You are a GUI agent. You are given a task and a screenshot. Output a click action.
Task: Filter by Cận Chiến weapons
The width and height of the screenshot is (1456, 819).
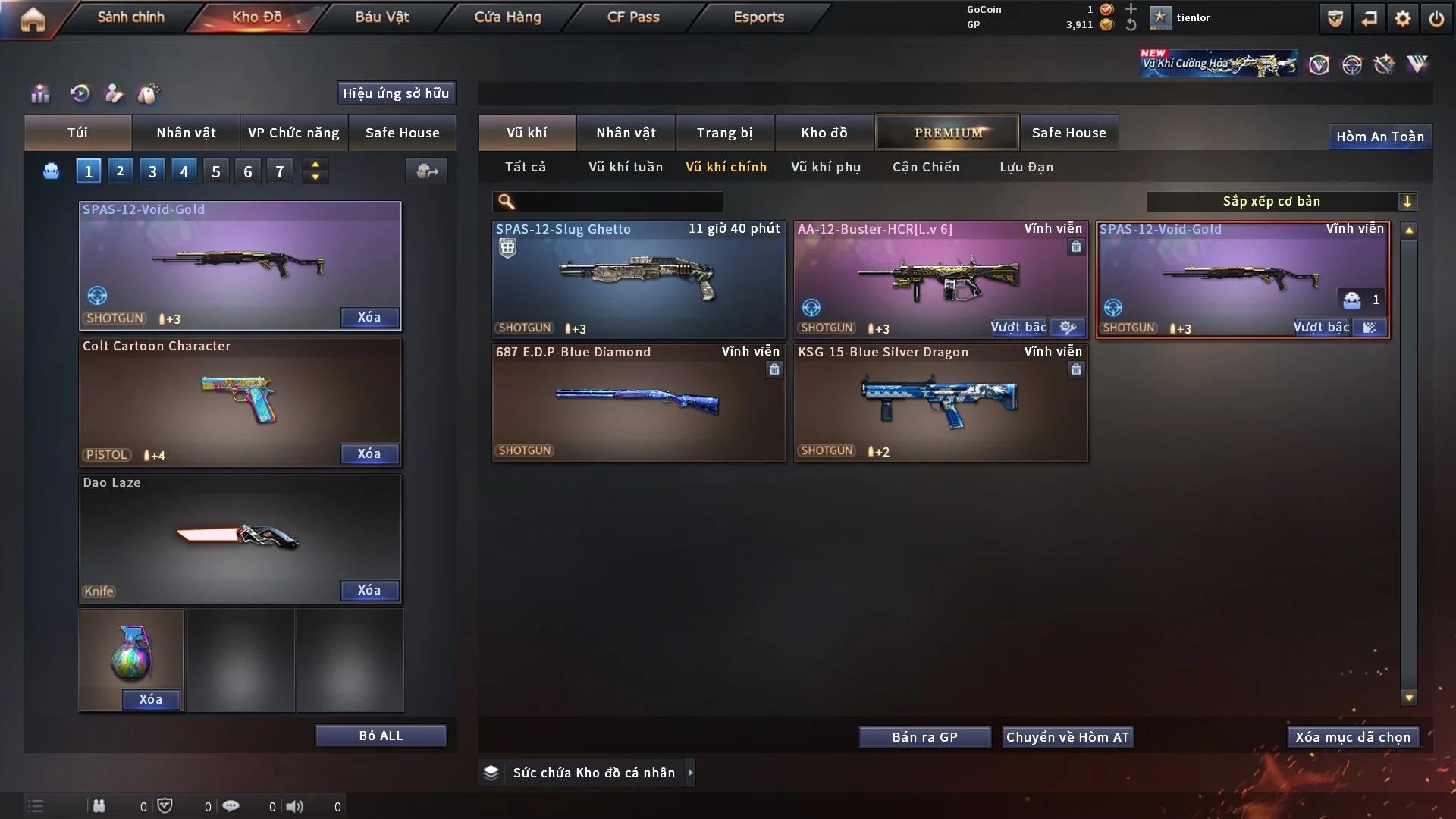coord(926,167)
